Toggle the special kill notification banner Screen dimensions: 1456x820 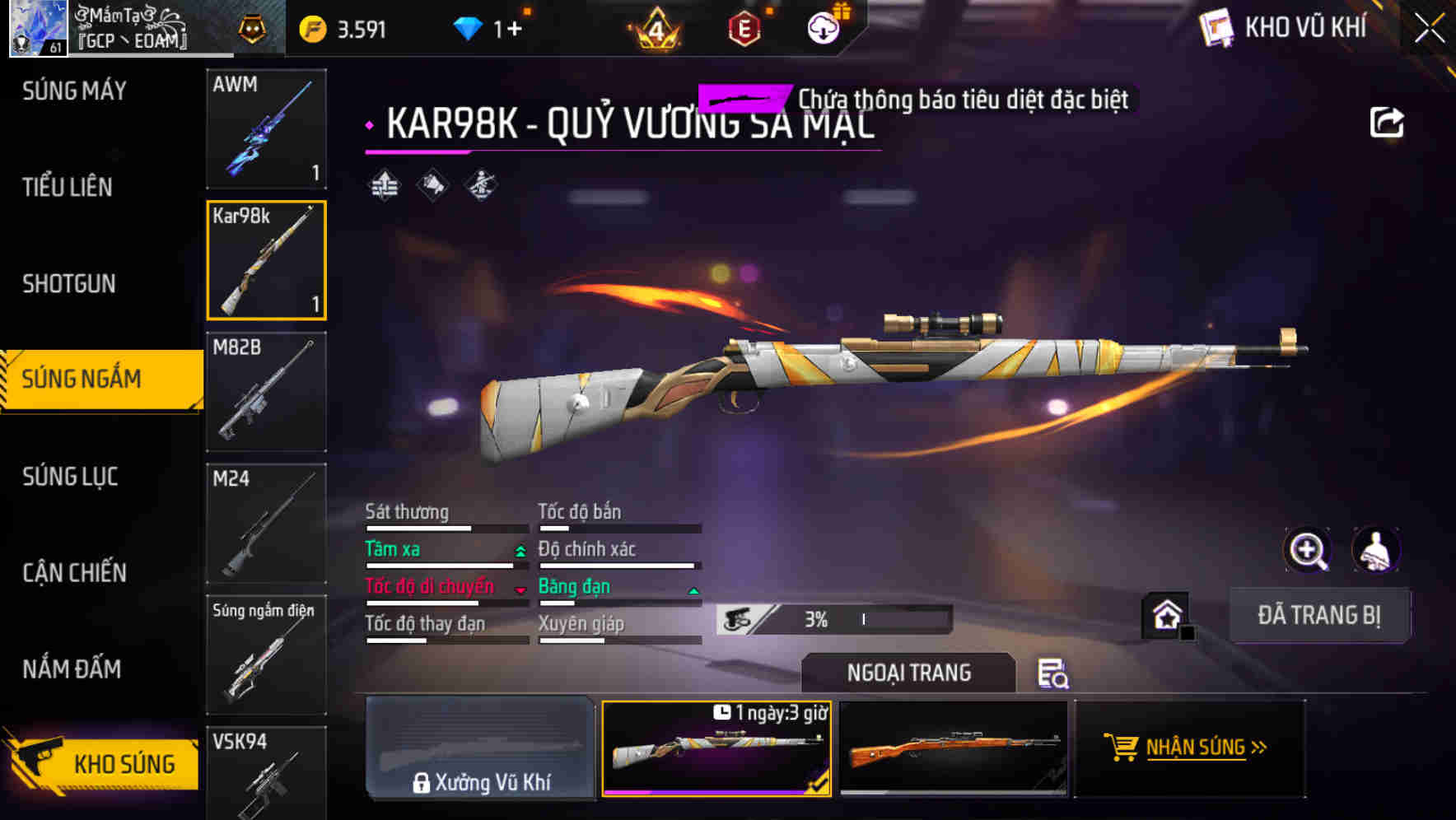click(x=744, y=98)
